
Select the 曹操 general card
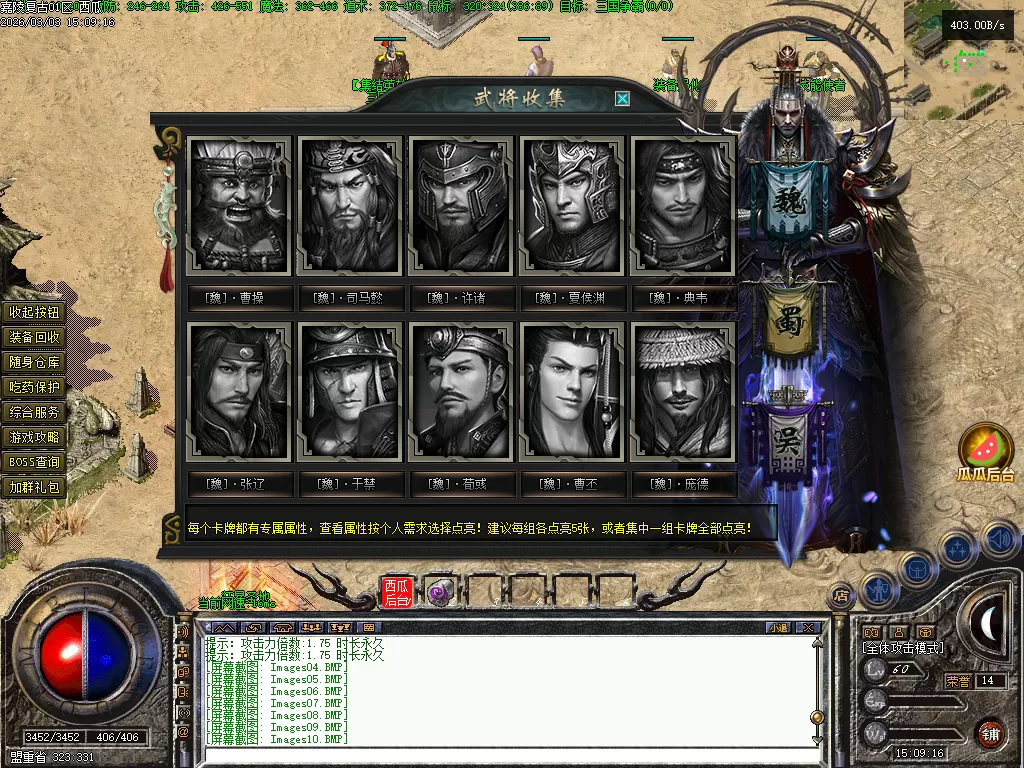[x=240, y=206]
